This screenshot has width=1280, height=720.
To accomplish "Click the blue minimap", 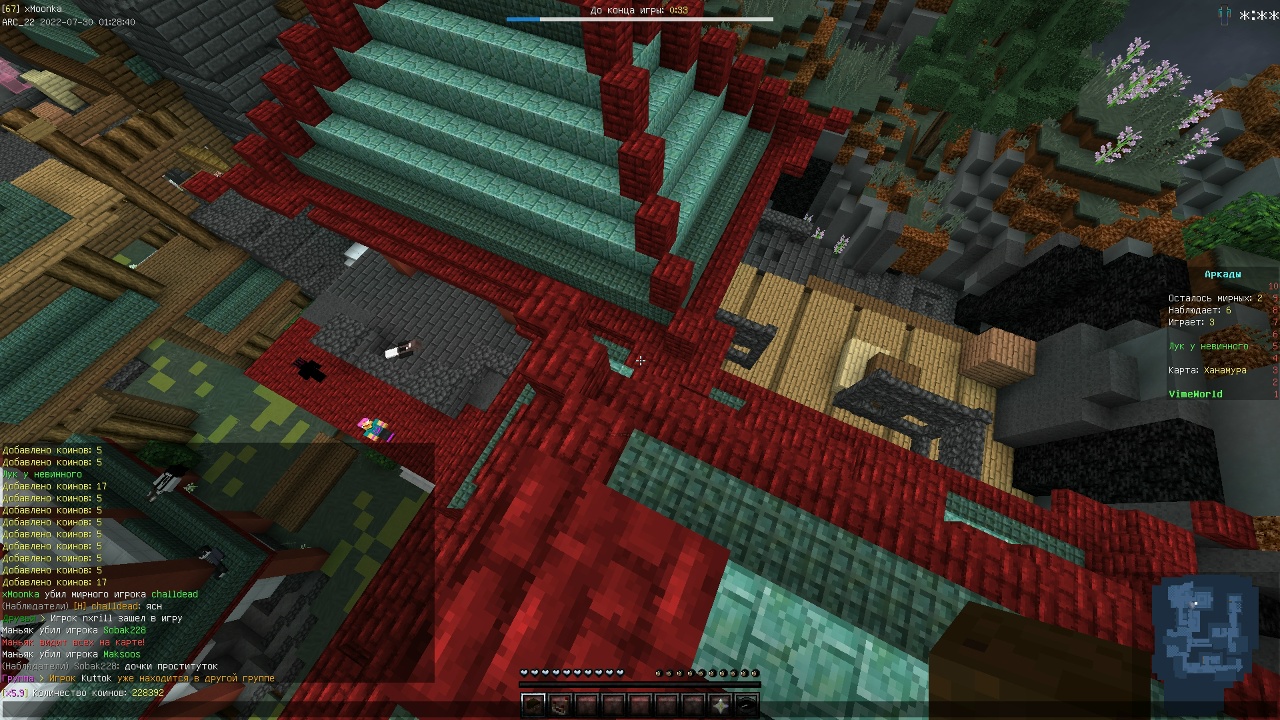I will (x=1203, y=627).
